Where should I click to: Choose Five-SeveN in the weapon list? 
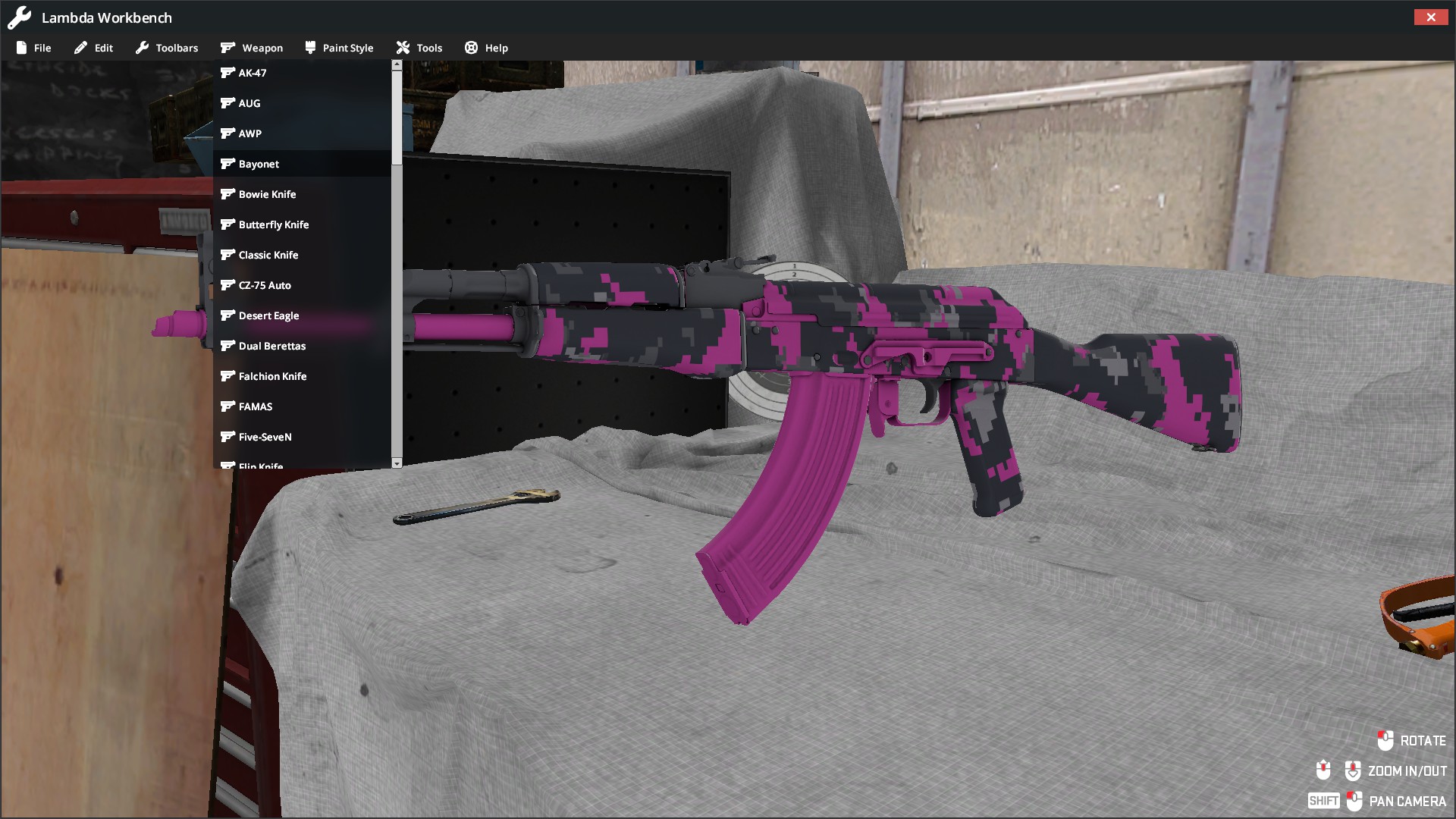(x=265, y=437)
